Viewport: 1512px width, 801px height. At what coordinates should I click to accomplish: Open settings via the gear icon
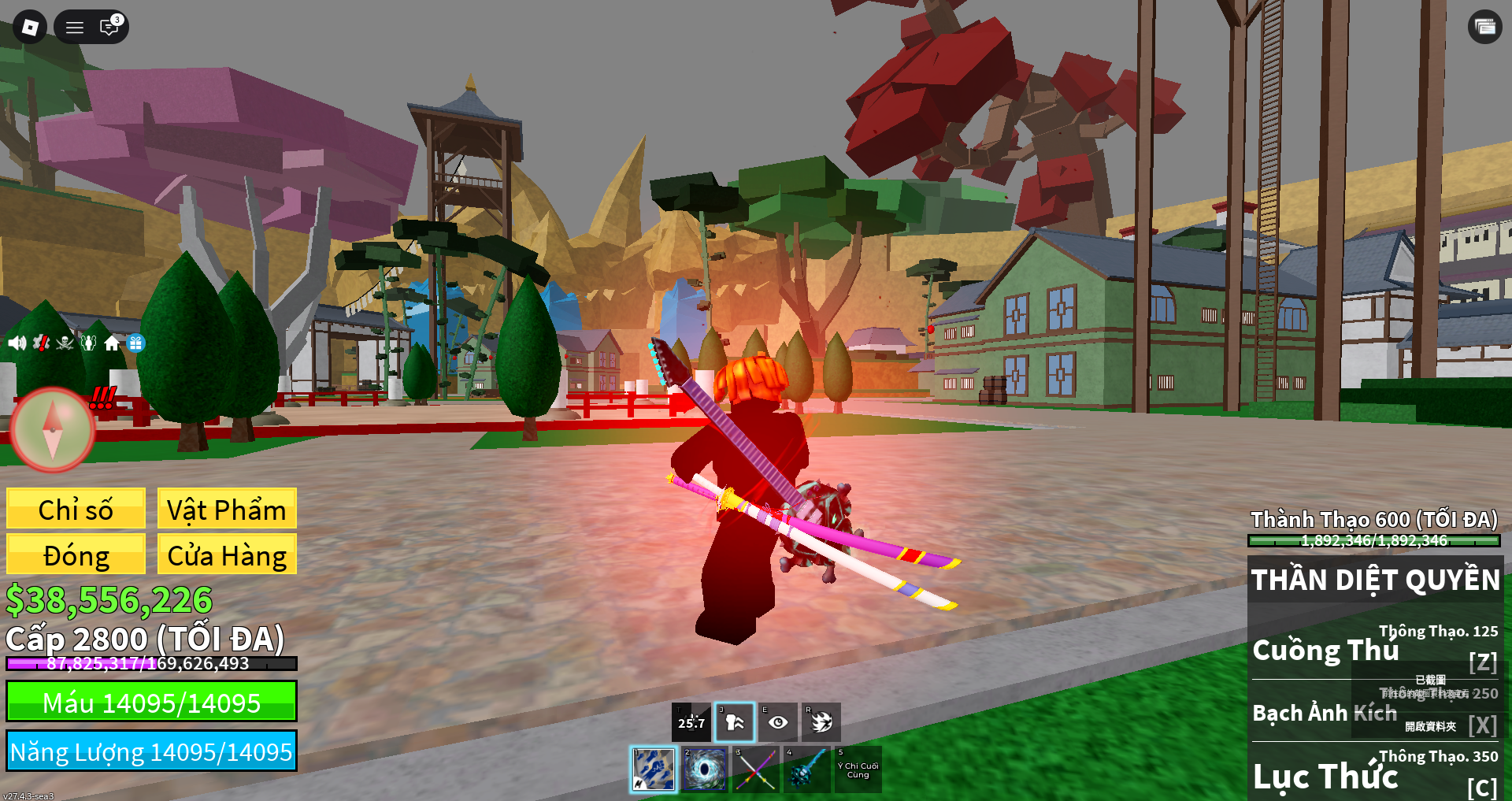[x=41, y=343]
